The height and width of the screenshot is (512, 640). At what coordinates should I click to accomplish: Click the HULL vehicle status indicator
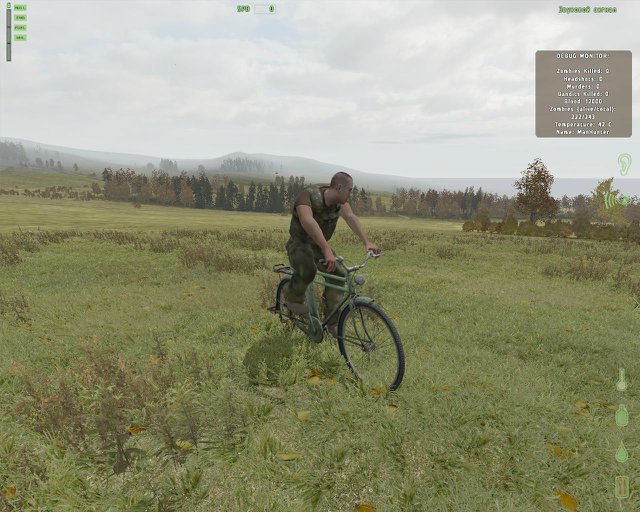click(21, 8)
